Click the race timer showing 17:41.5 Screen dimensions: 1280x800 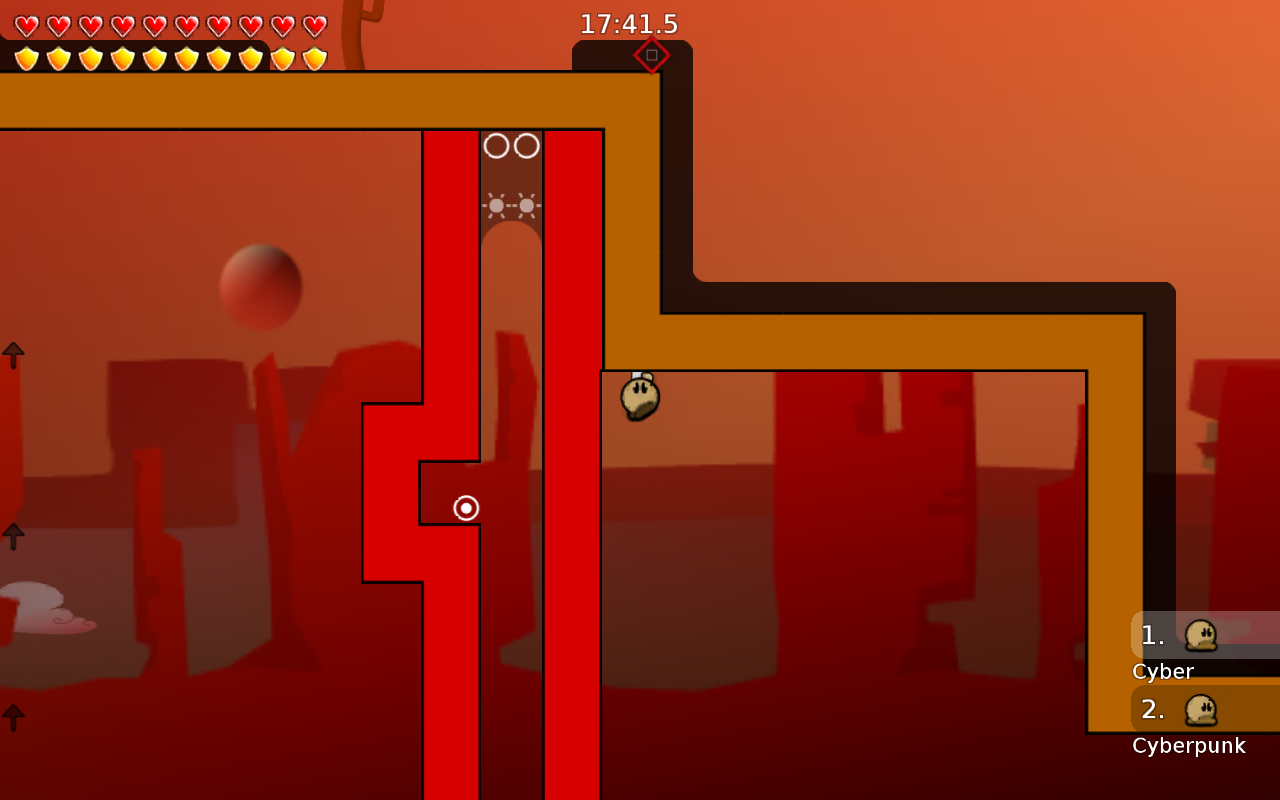coord(629,24)
